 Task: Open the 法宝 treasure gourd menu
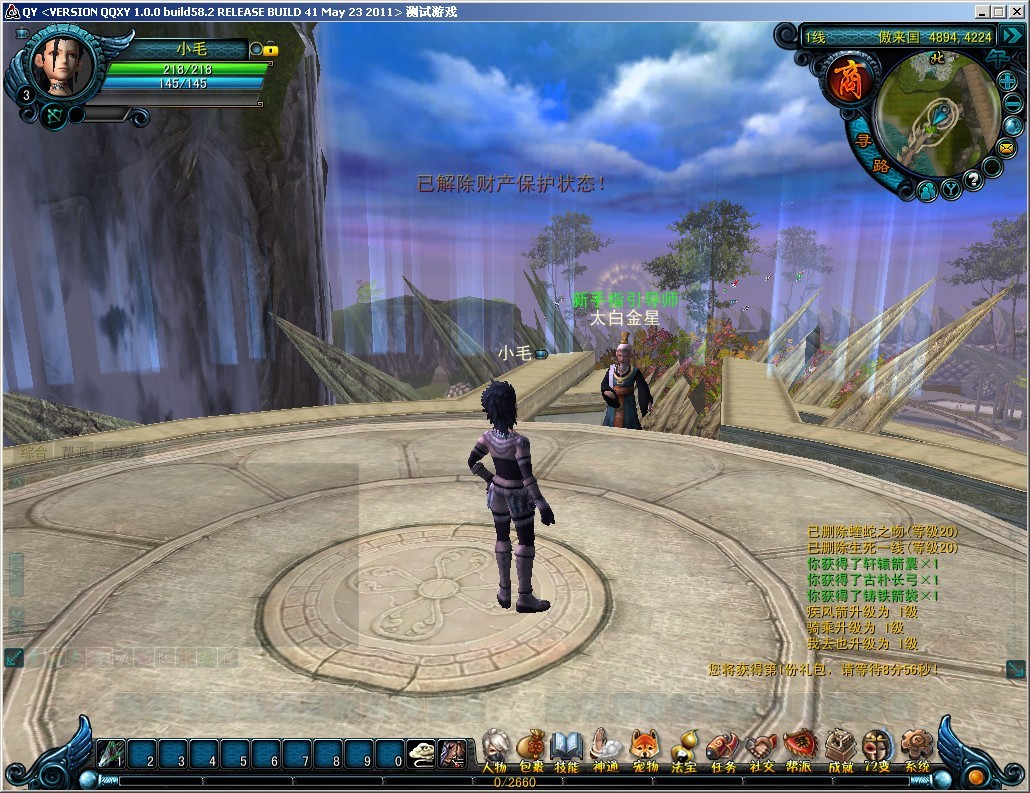[684, 749]
